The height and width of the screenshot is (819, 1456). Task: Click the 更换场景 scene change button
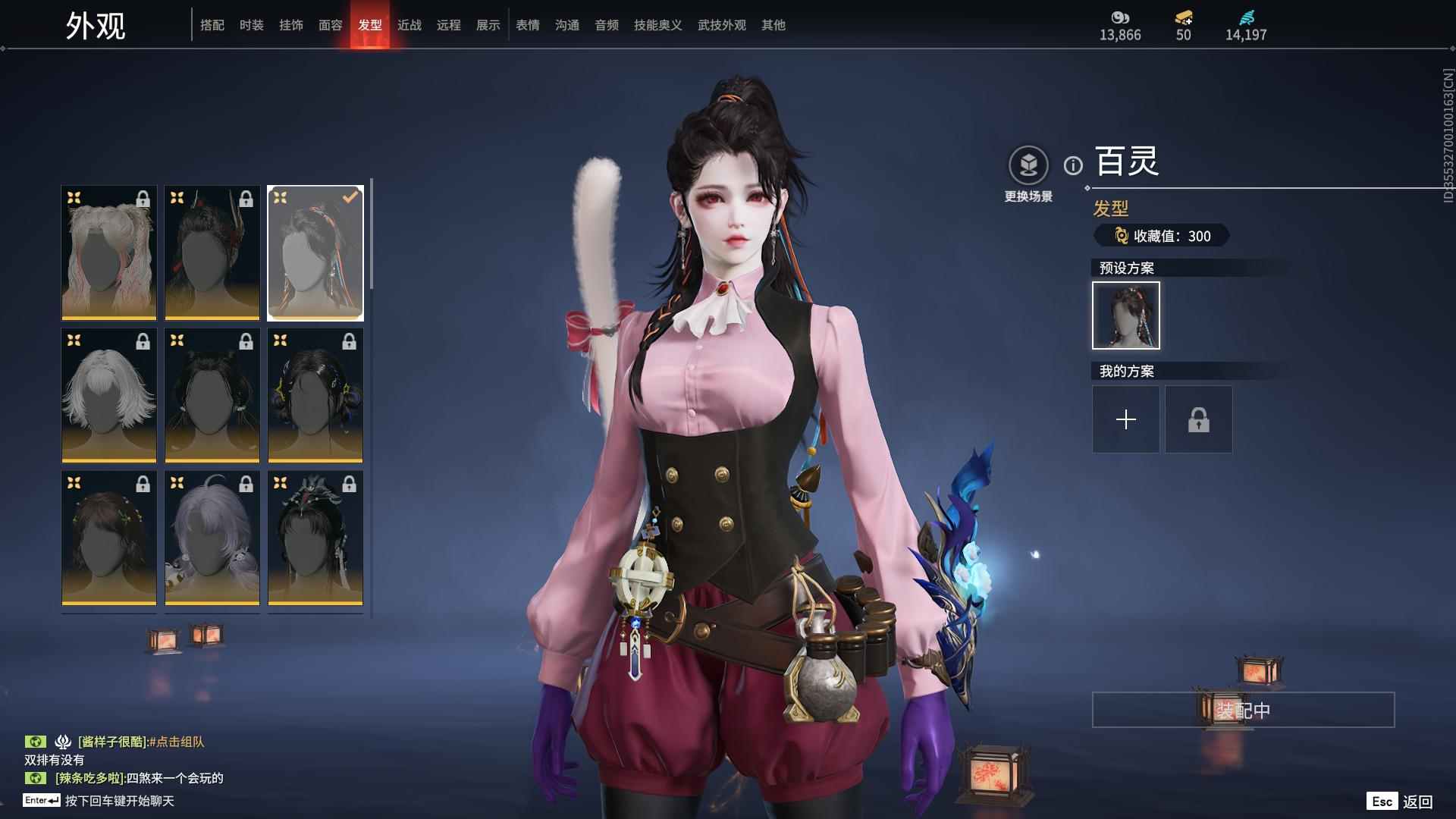[x=1028, y=174]
